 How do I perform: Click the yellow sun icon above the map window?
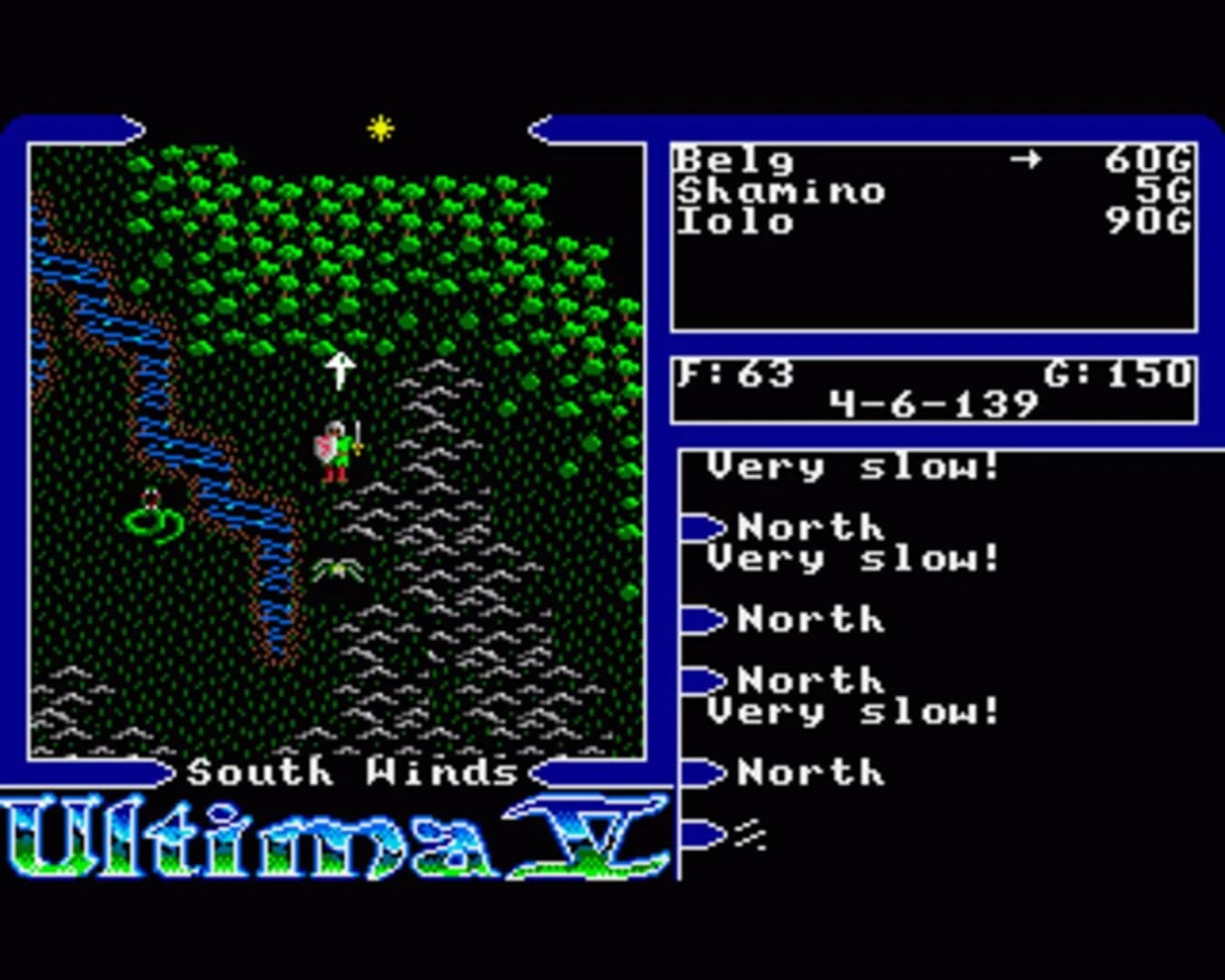click(x=379, y=129)
